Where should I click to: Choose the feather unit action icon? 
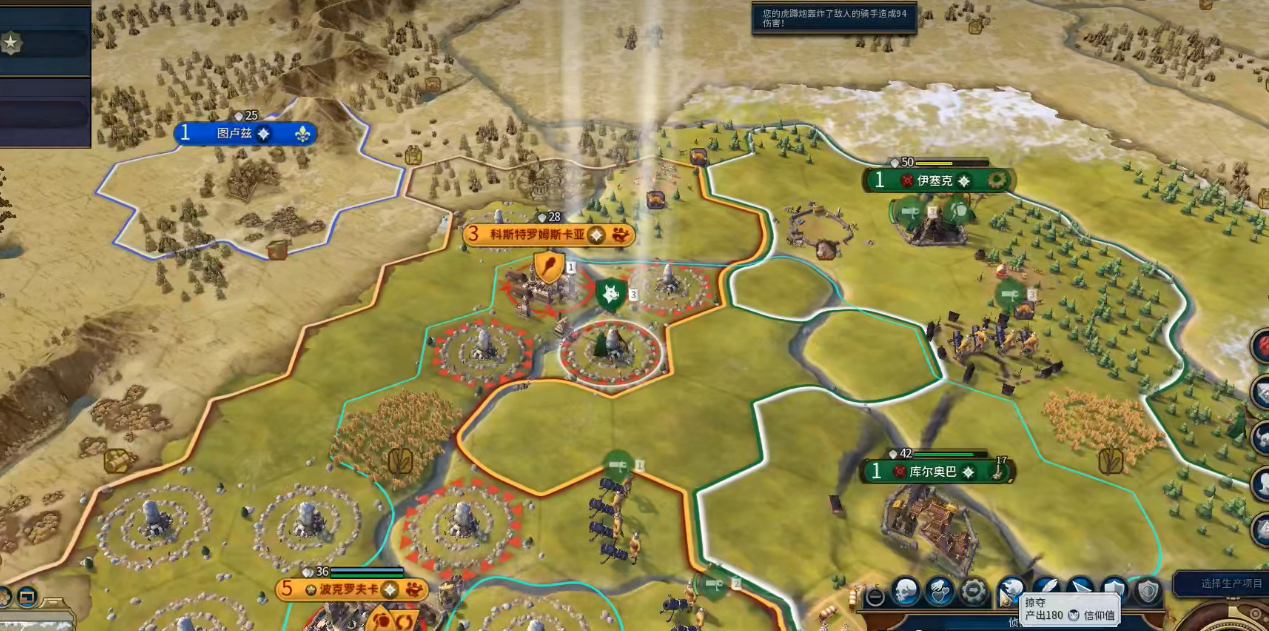coord(1047,591)
